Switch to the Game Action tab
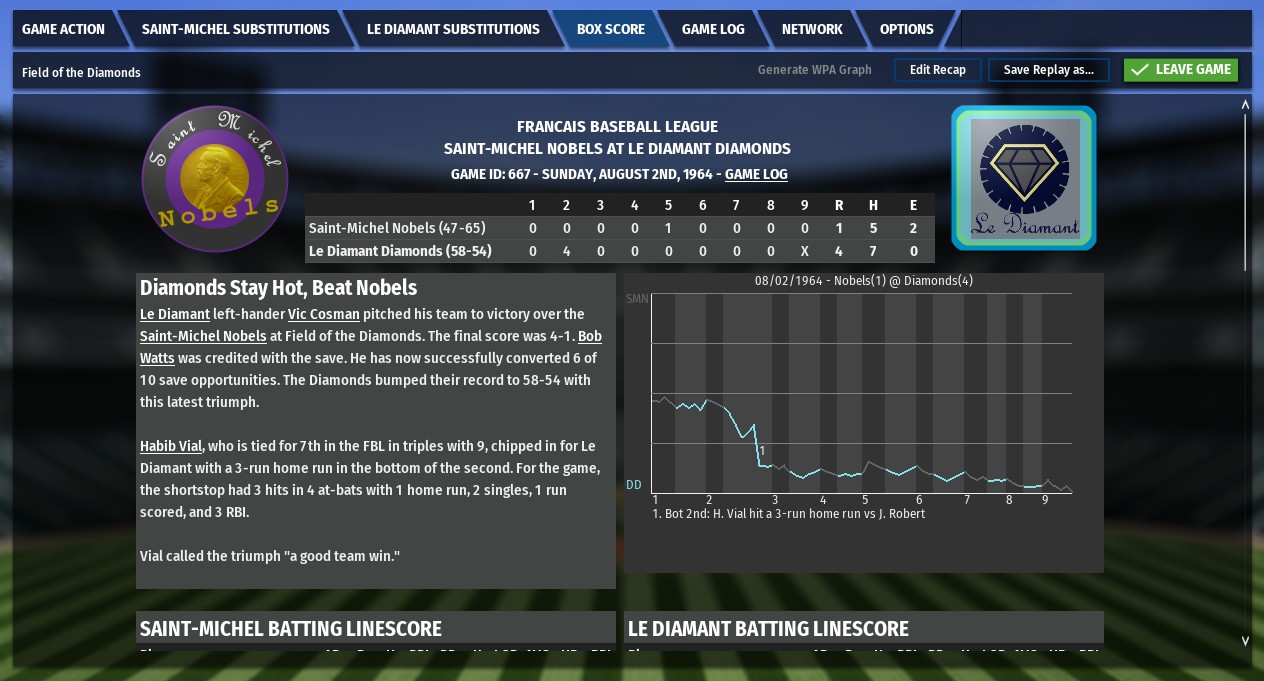The height and width of the screenshot is (681, 1264). click(x=63, y=29)
